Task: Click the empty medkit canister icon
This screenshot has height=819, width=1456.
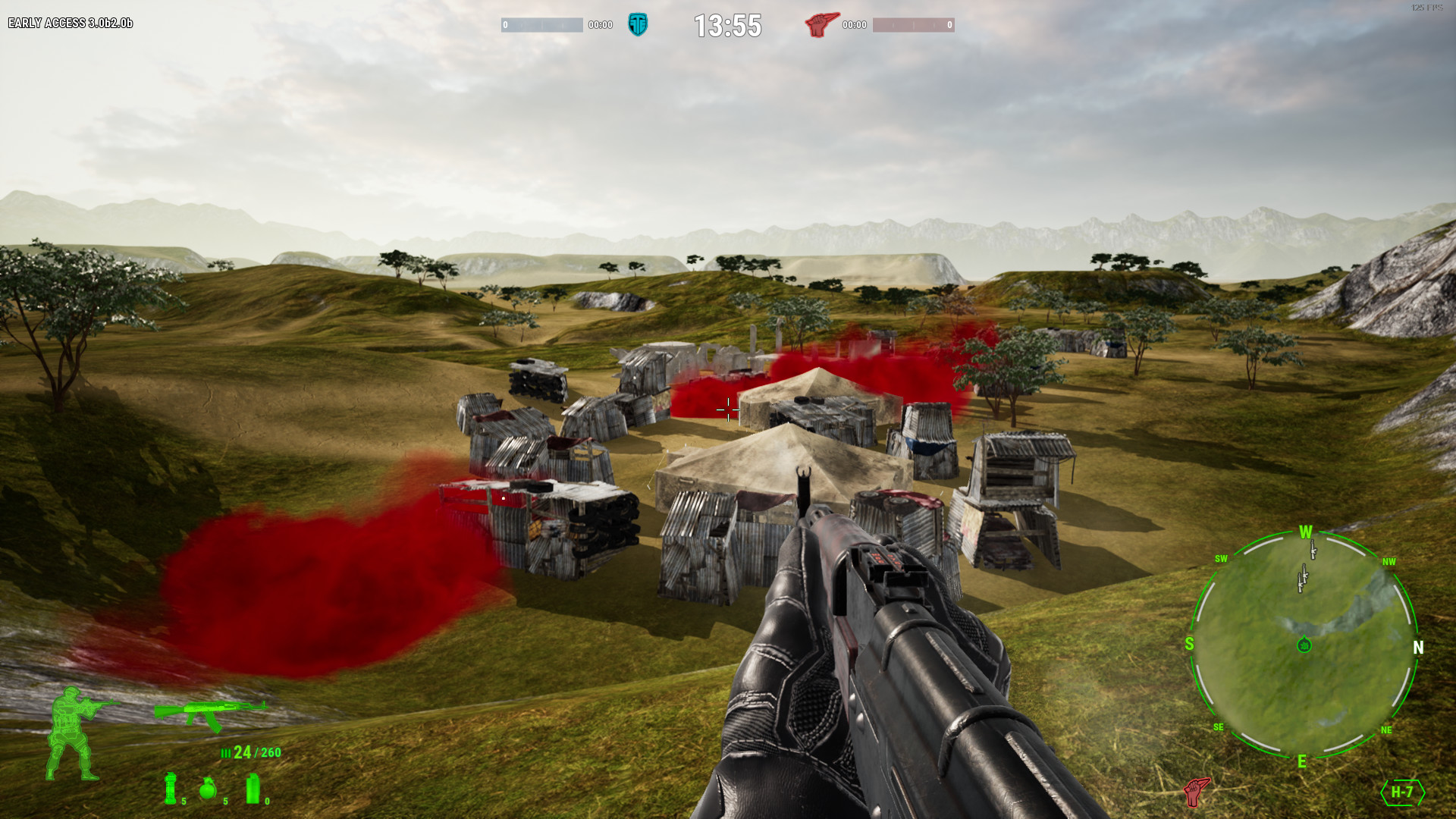Action: click(253, 789)
